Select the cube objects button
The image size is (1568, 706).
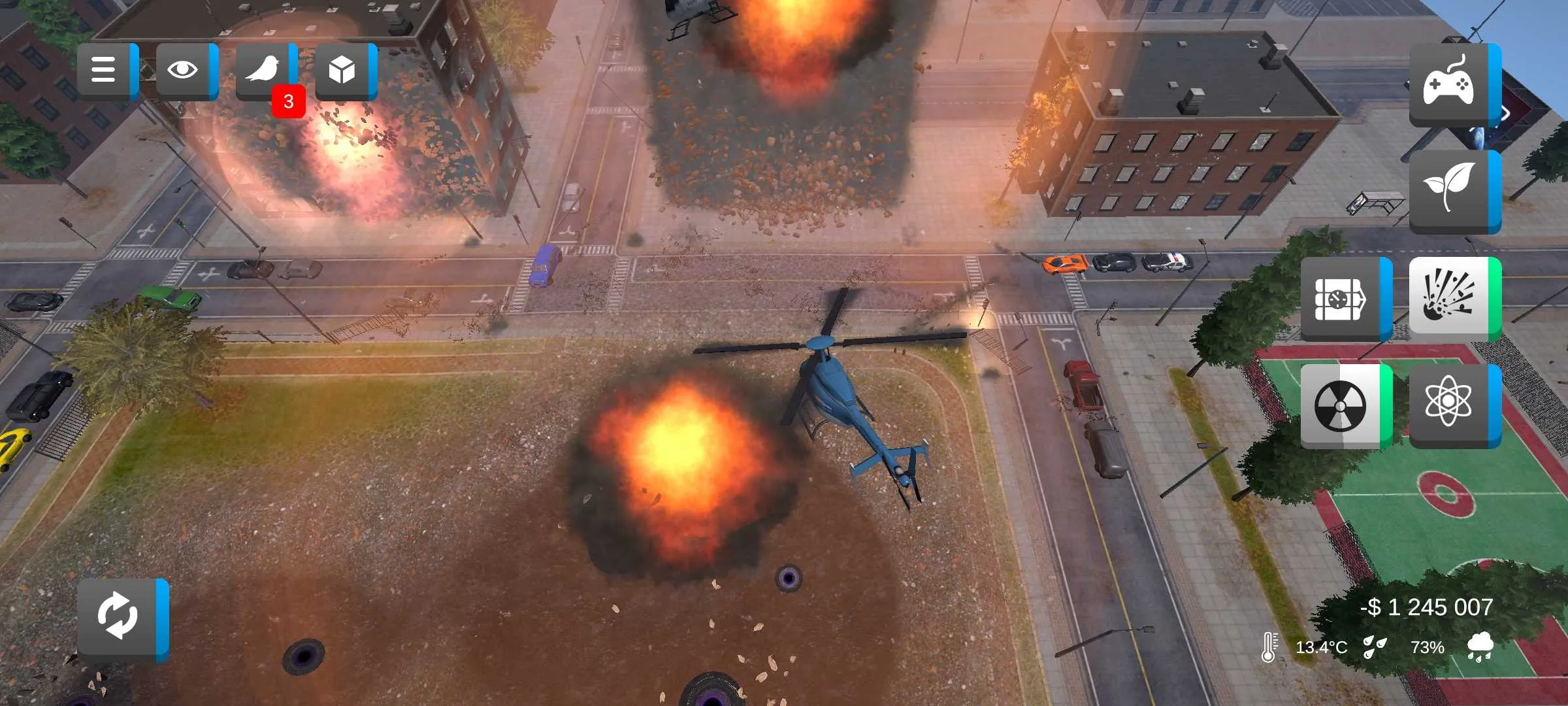pyautogui.click(x=342, y=70)
